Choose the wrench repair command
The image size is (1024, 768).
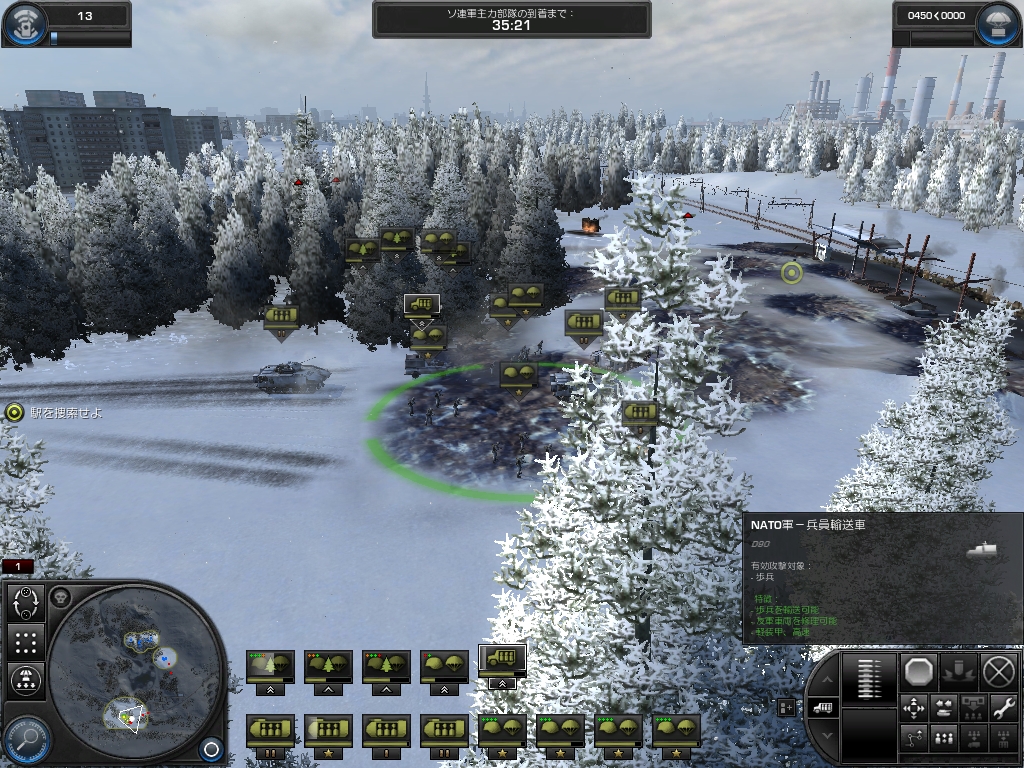click(x=1002, y=708)
